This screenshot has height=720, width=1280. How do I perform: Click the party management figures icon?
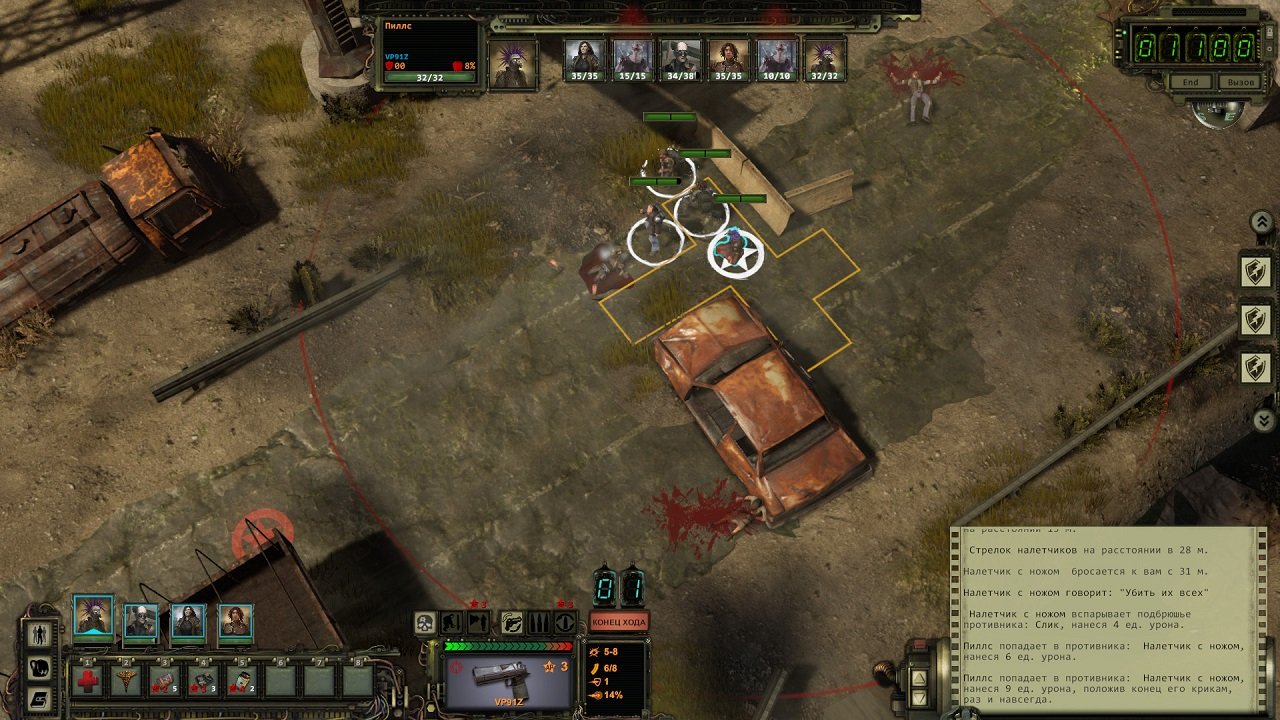[40, 634]
